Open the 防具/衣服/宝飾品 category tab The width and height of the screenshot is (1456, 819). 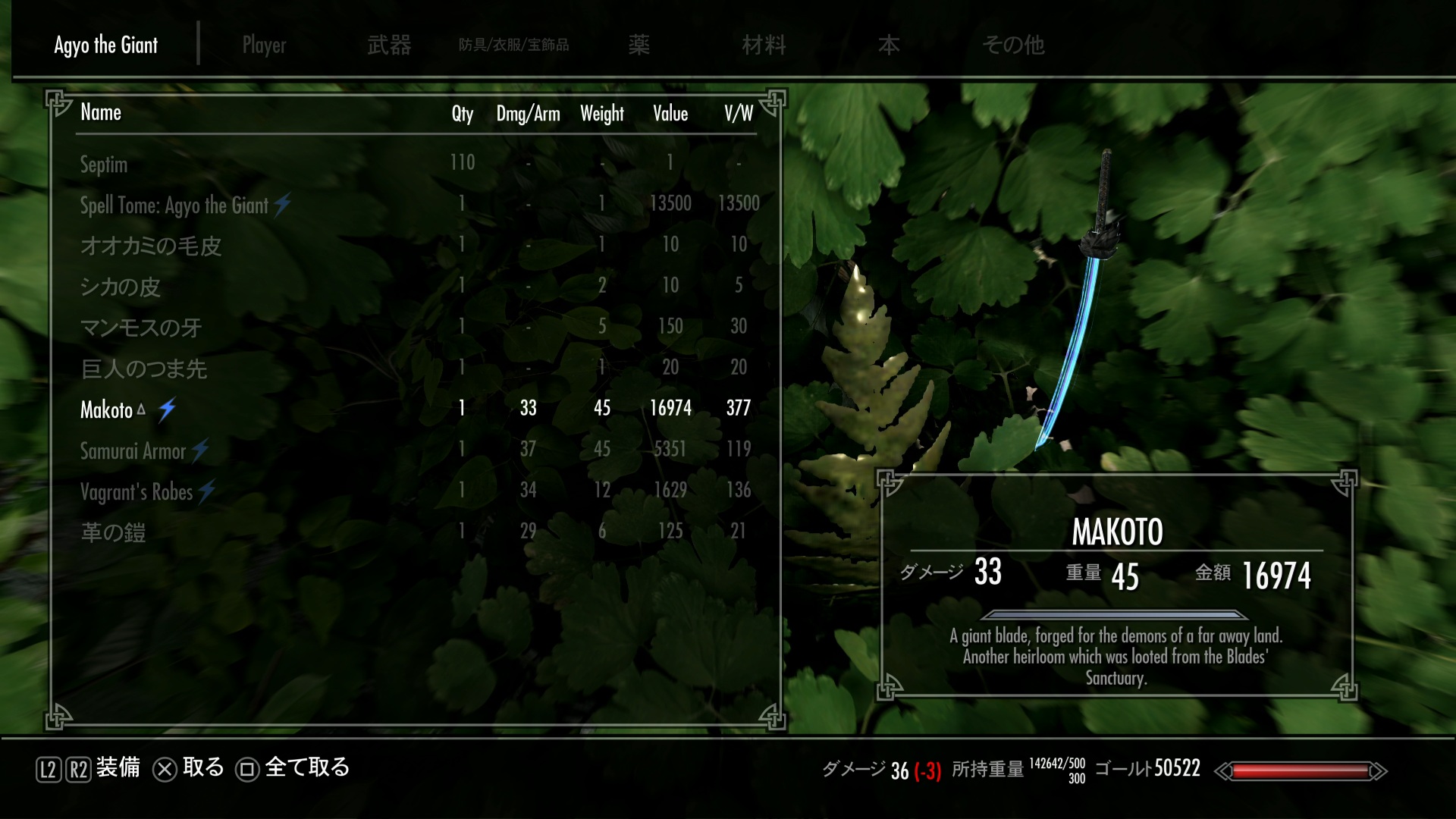pos(513,45)
